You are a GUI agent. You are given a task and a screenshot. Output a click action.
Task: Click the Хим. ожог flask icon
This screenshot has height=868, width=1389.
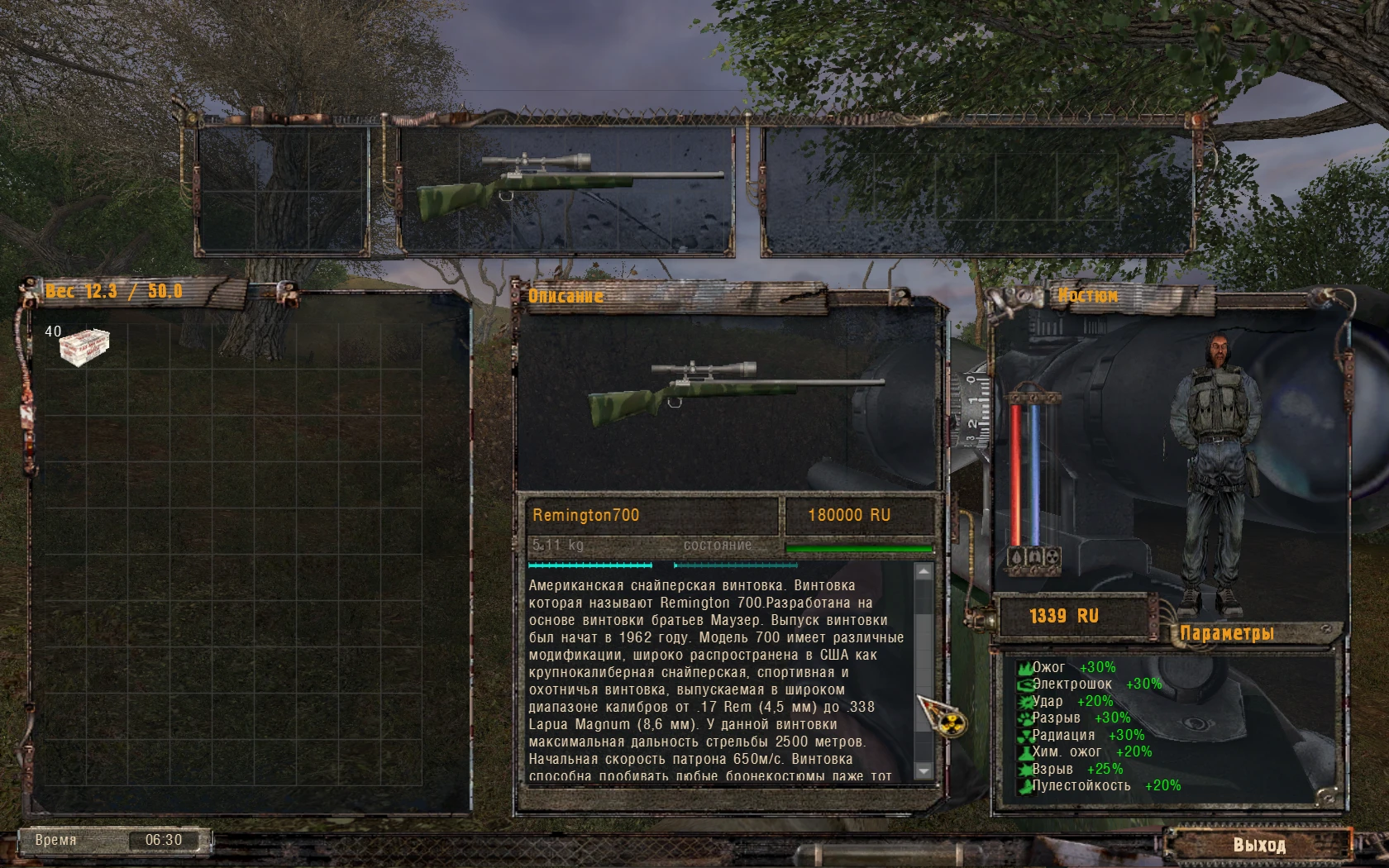[x=1025, y=752]
